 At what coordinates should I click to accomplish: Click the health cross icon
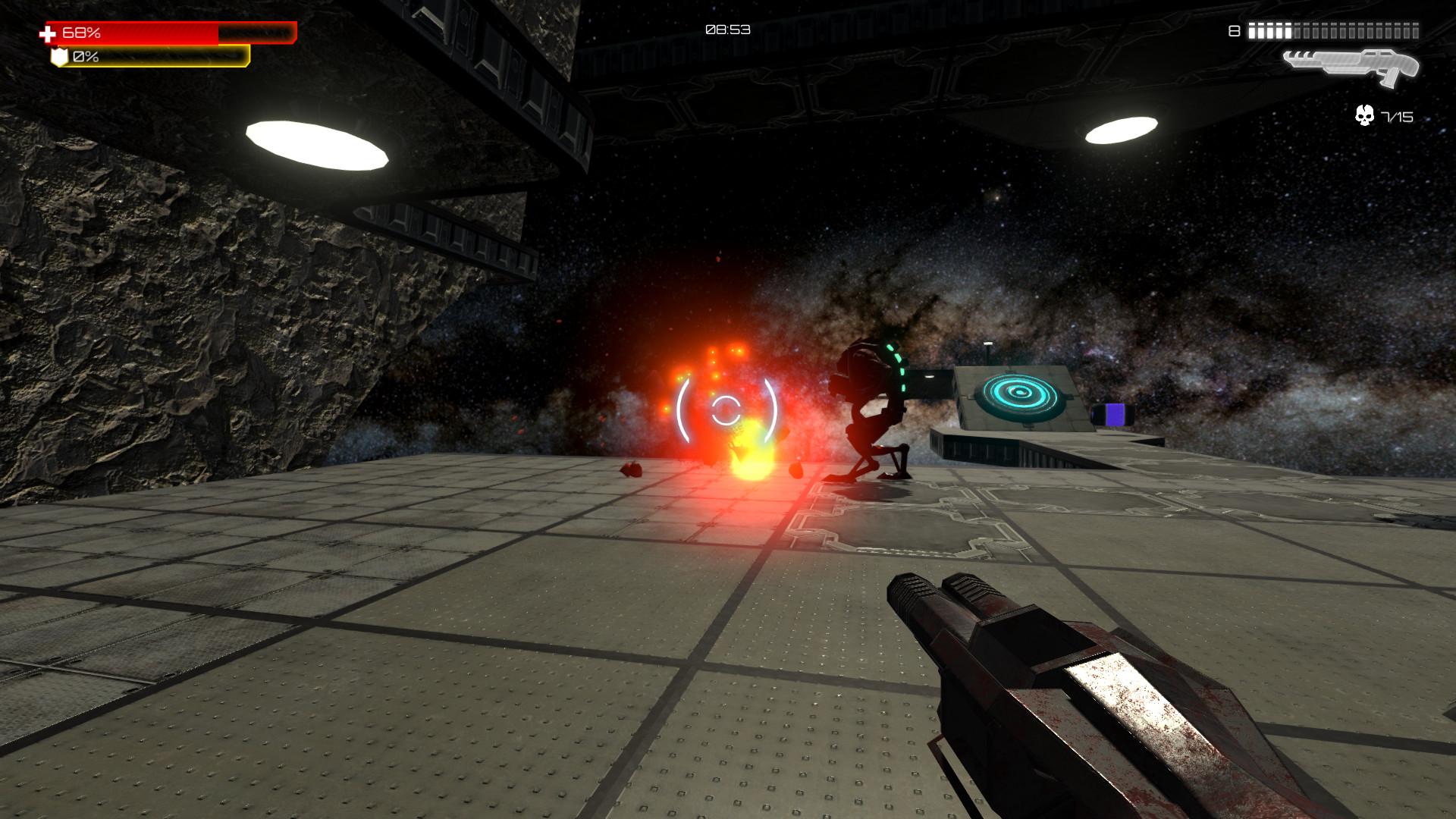(x=47, y=31)
